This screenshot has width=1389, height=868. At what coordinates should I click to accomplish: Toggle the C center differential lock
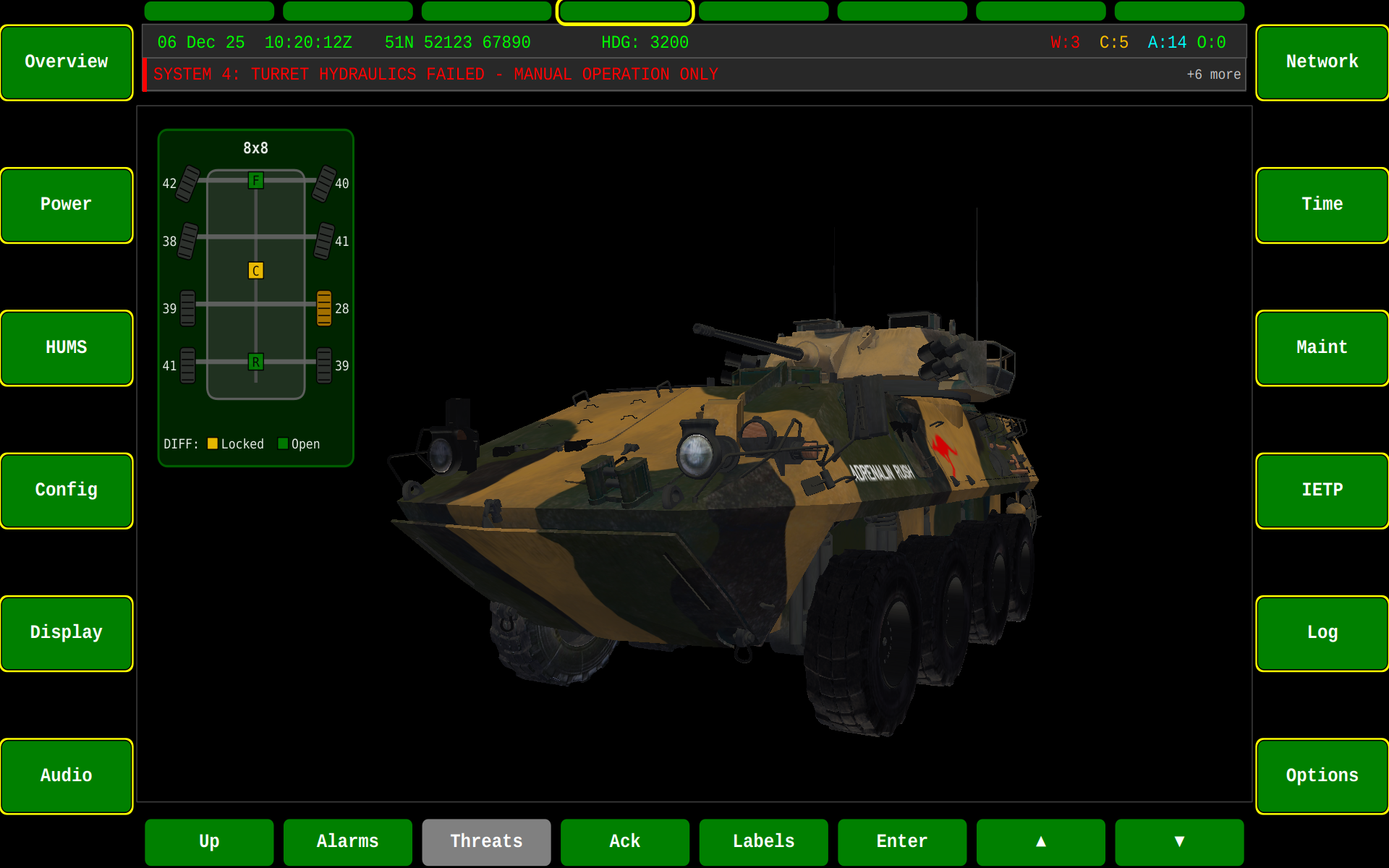click(255, 270)
